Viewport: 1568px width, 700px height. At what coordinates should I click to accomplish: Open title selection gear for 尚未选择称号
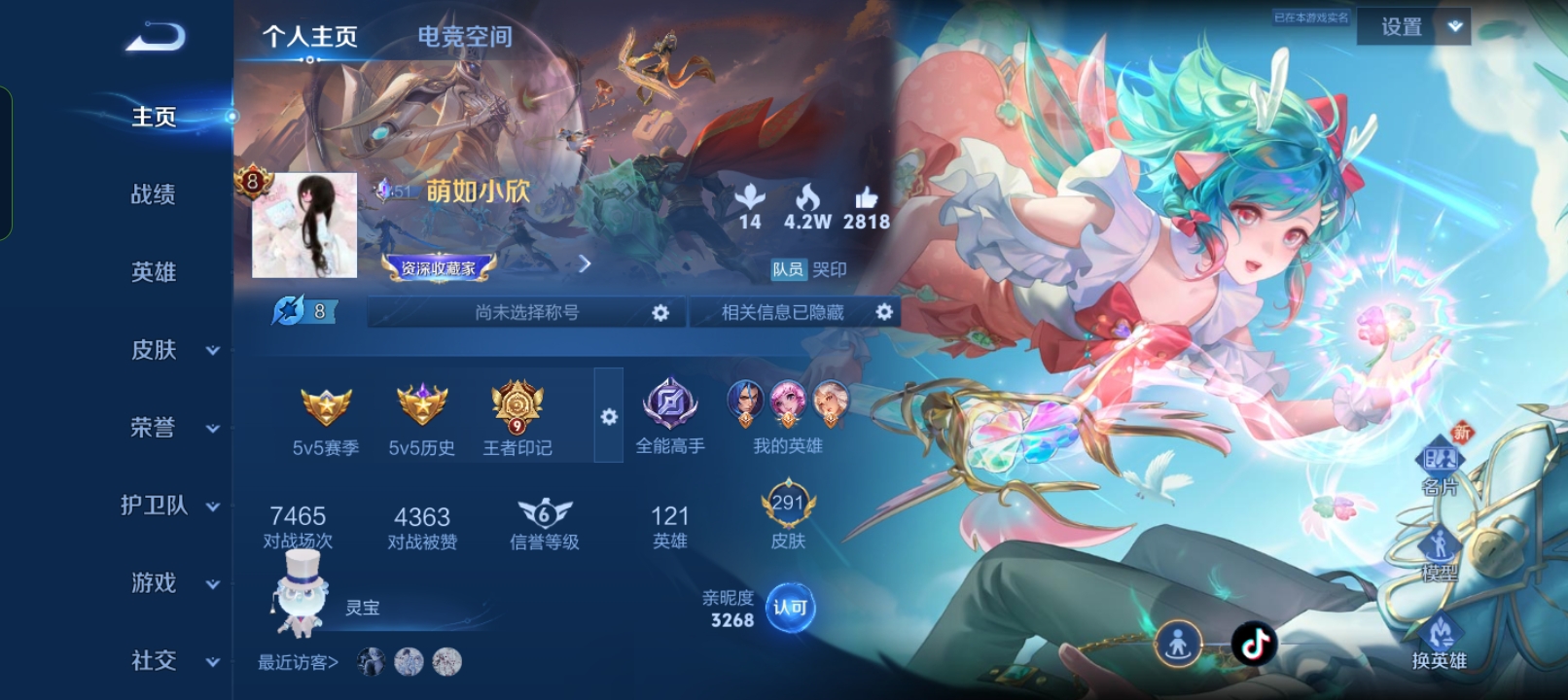point(660,312)
